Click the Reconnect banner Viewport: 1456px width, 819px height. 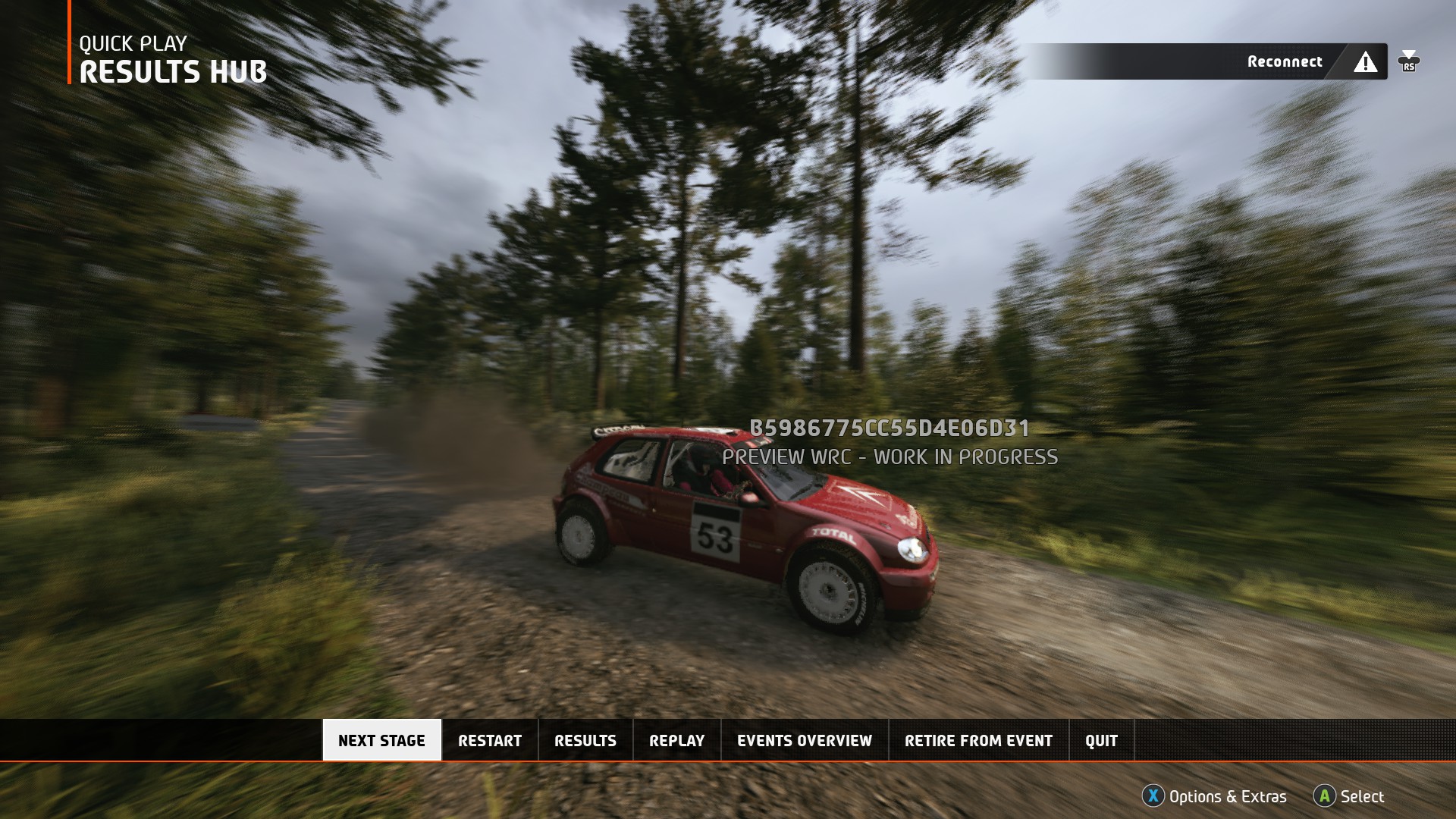(1284, 61)
